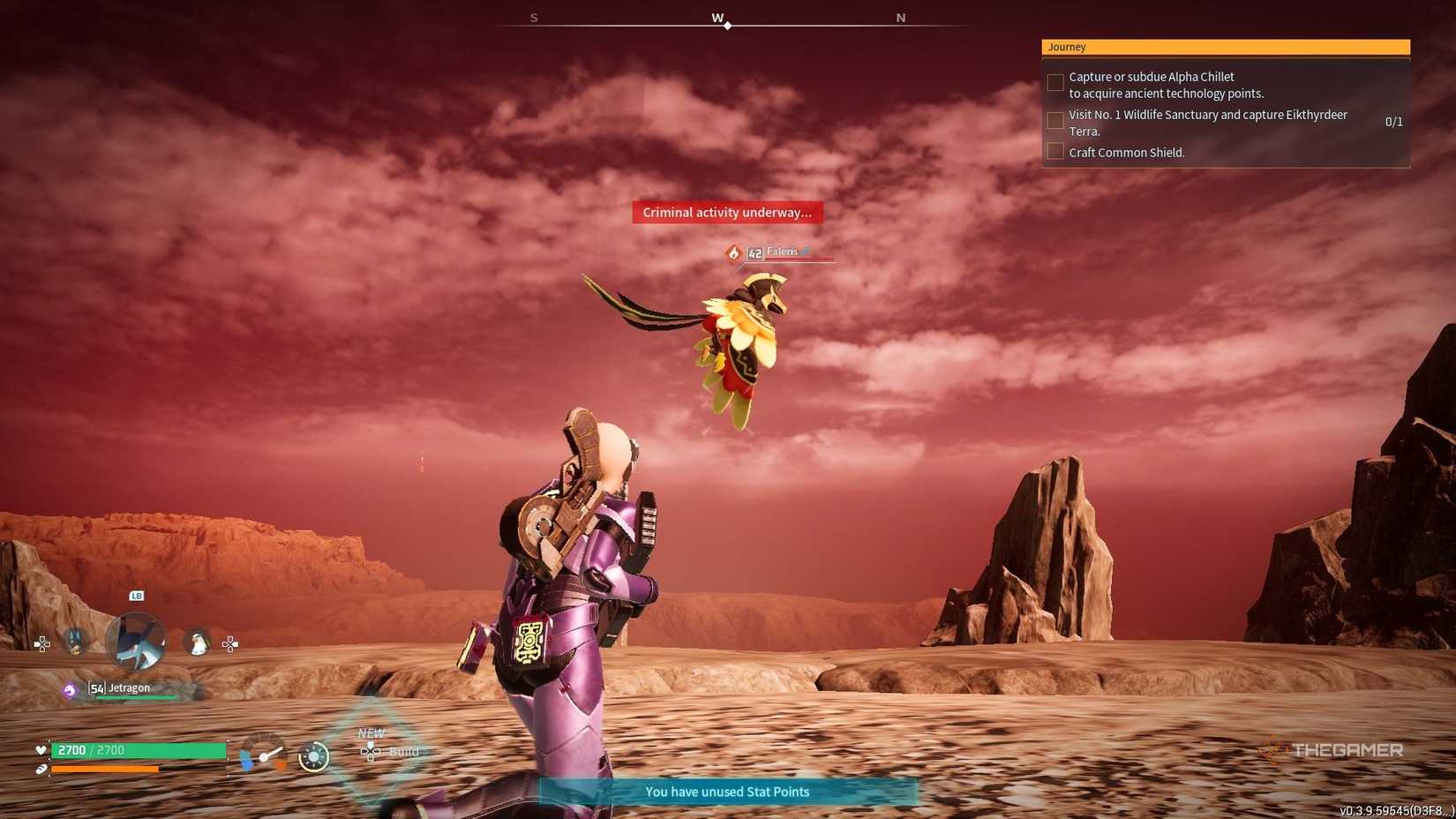Image resolution: width=1456 pixels, height=819 pixels.
Task: Click the hunger meat icon near the food bar
Action: (40, 768)
